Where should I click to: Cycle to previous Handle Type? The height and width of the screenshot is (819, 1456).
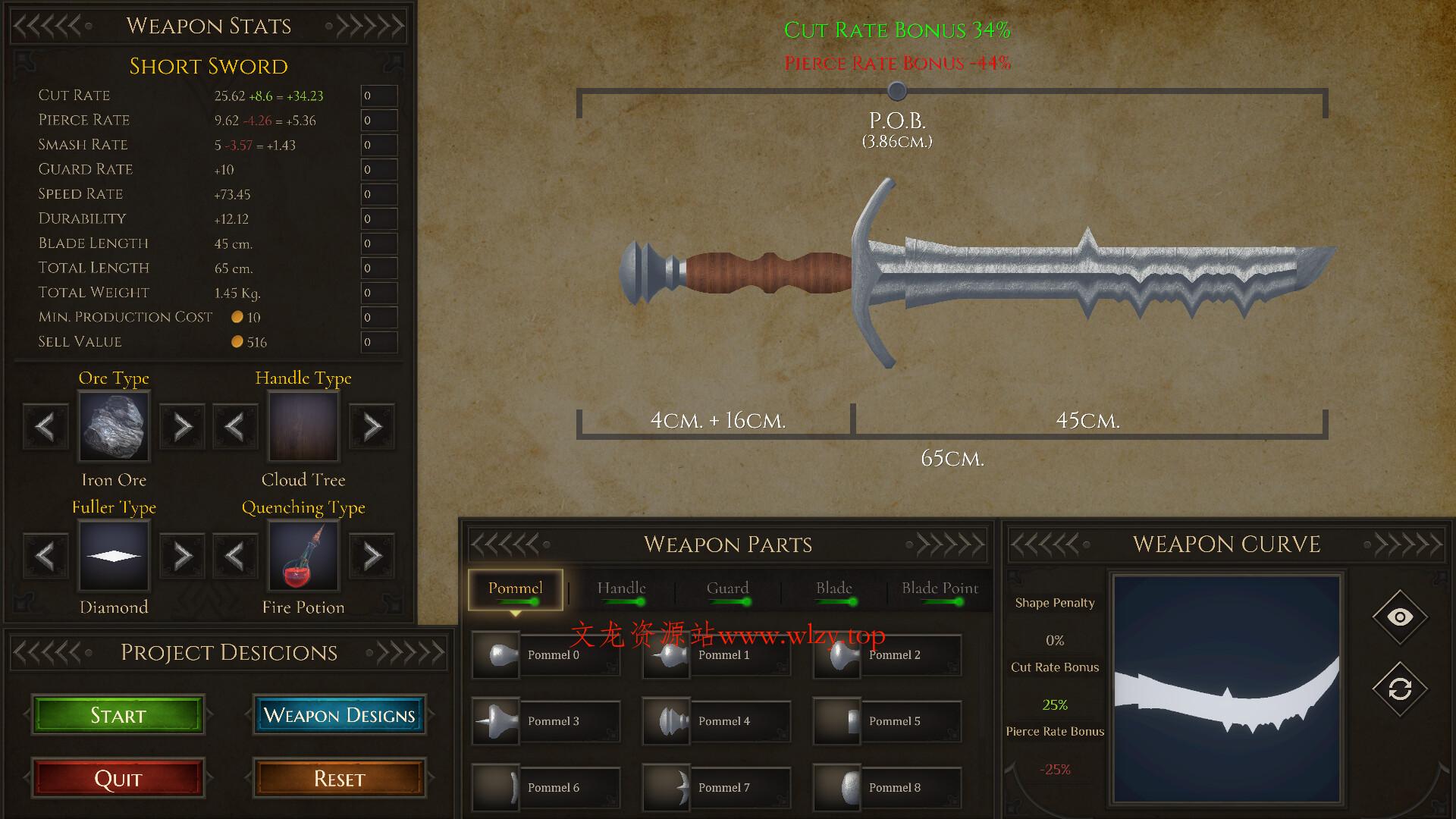(x=235, y=427)
